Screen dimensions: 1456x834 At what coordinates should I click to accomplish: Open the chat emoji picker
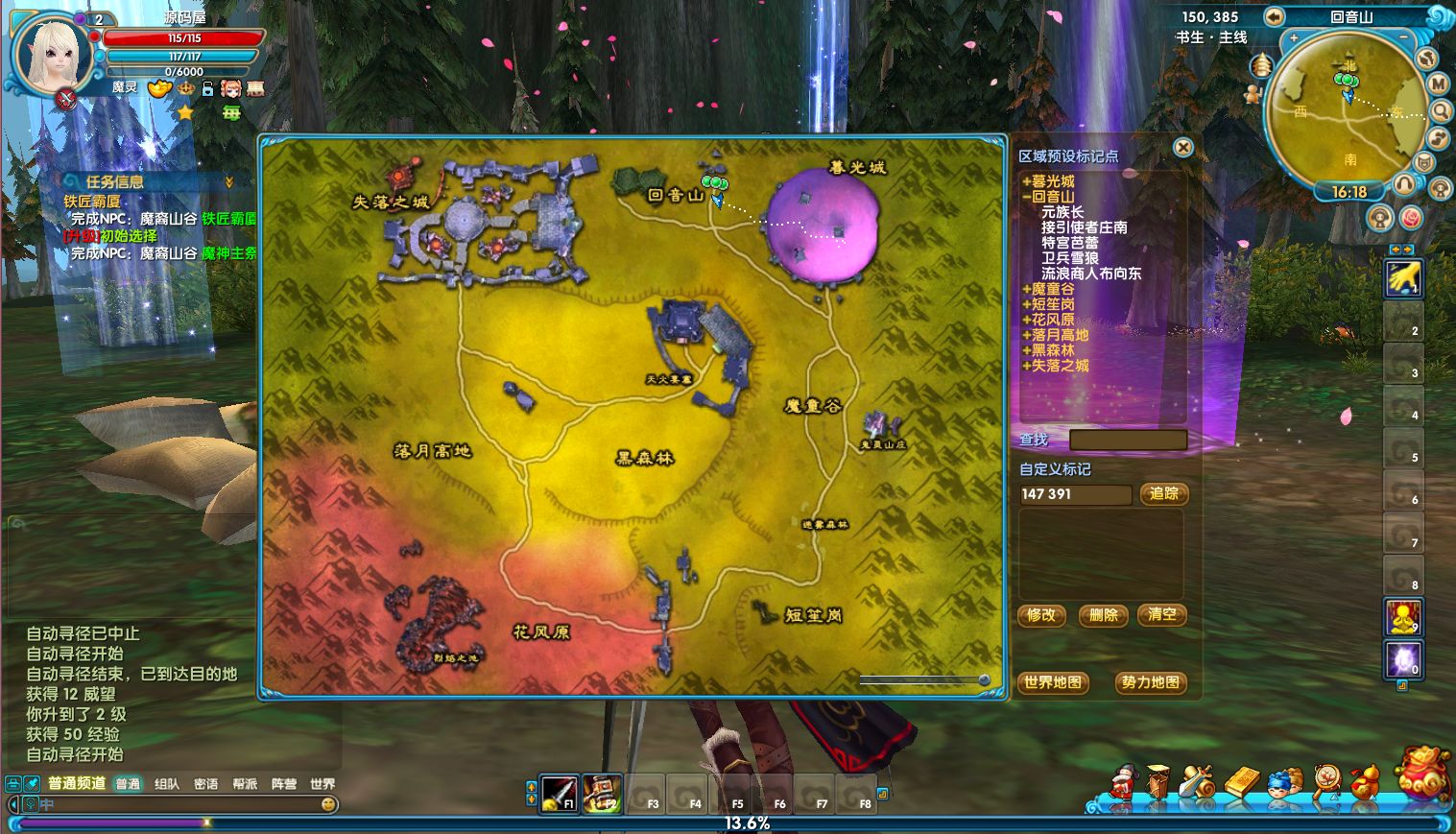pos(328,804)
